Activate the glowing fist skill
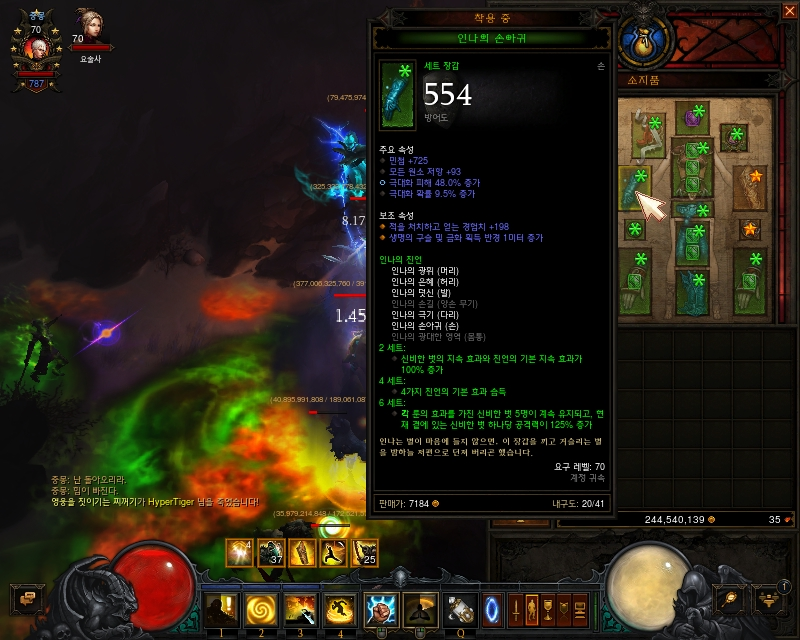Screen dimensions: 800x640 tap(381, 607)
